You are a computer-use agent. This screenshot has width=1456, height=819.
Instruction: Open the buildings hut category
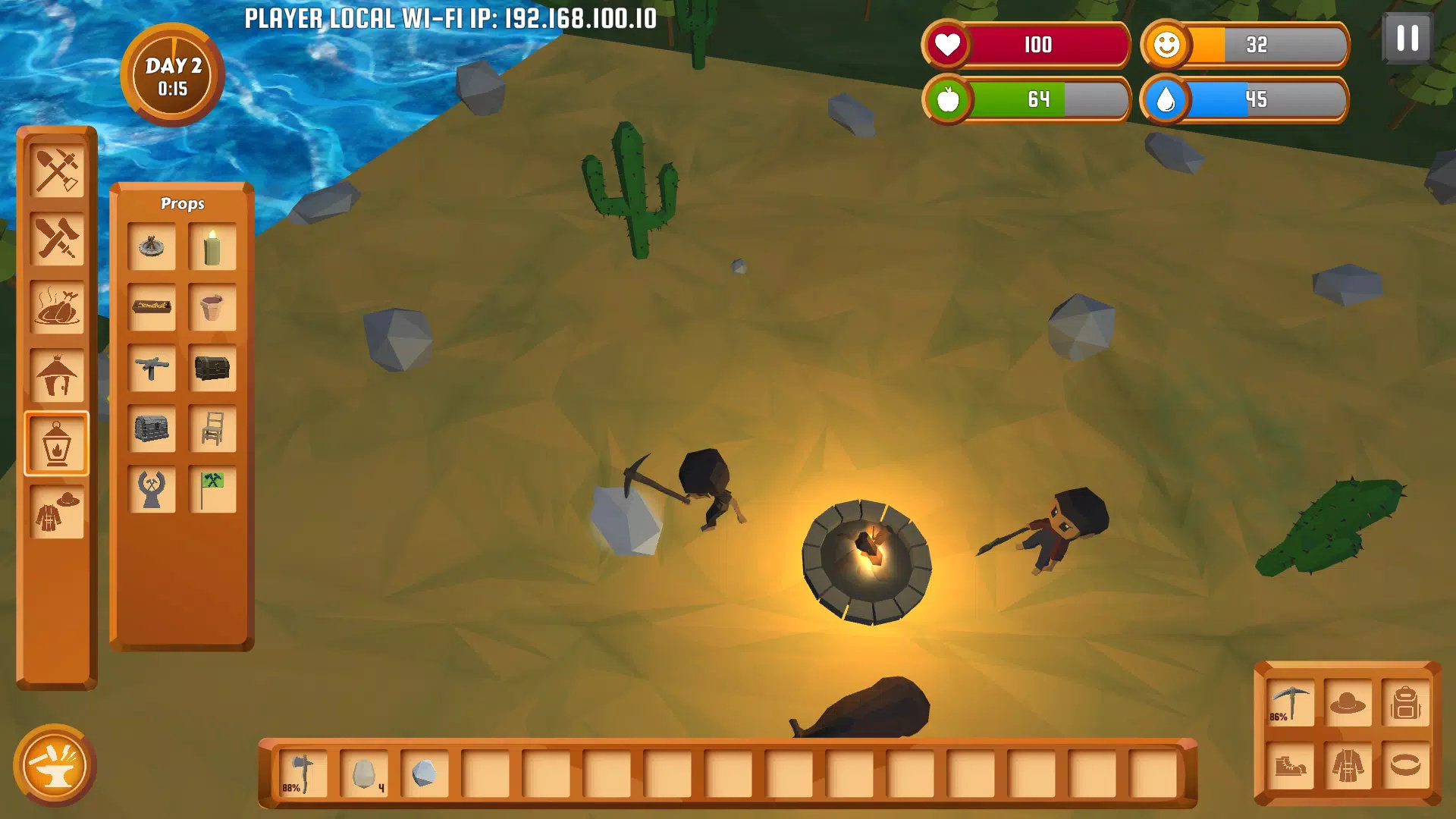pyautogui.click(x=57, y=375)
